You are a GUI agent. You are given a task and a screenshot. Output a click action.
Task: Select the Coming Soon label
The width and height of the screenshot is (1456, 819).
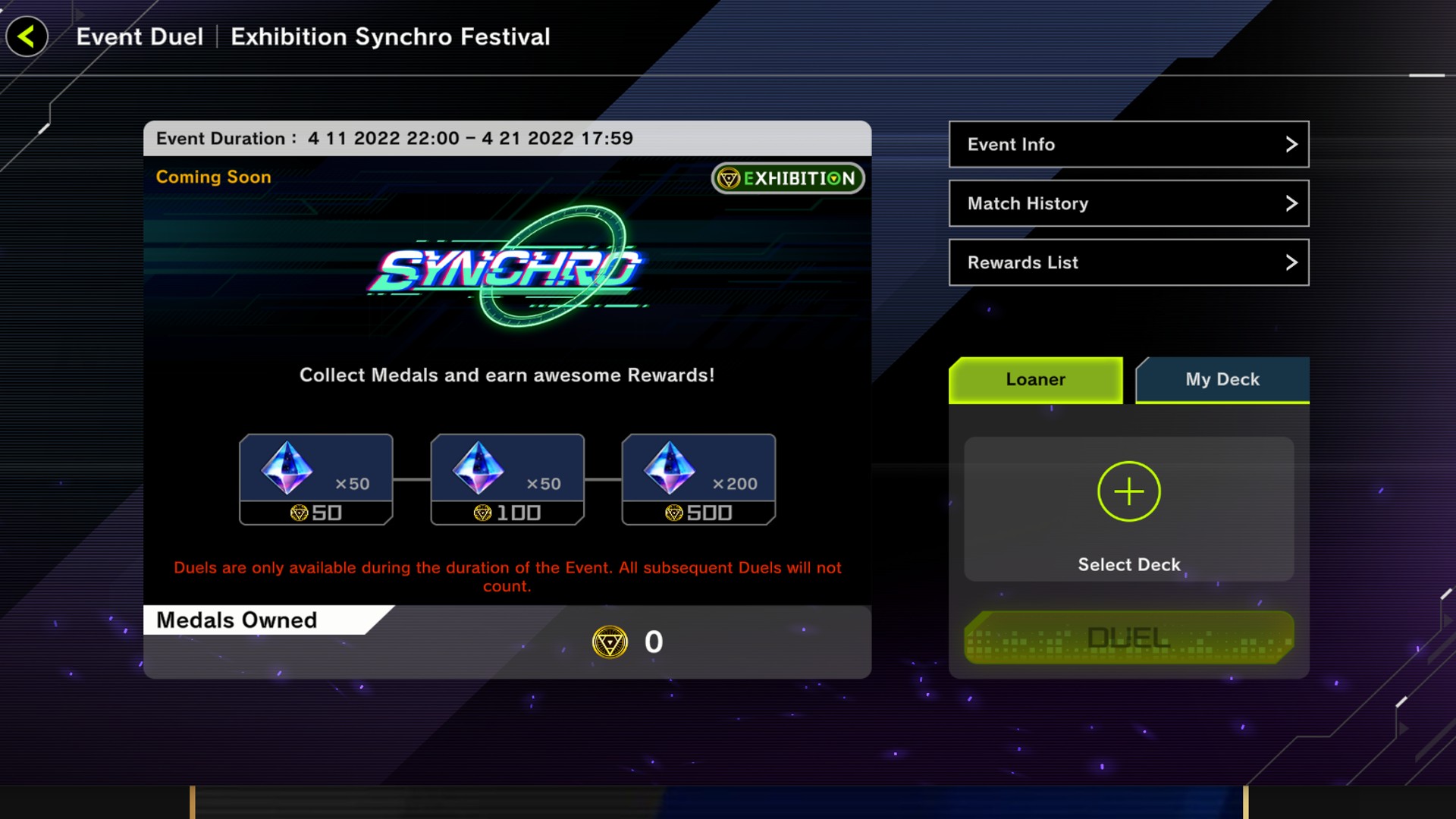[213, 177]
